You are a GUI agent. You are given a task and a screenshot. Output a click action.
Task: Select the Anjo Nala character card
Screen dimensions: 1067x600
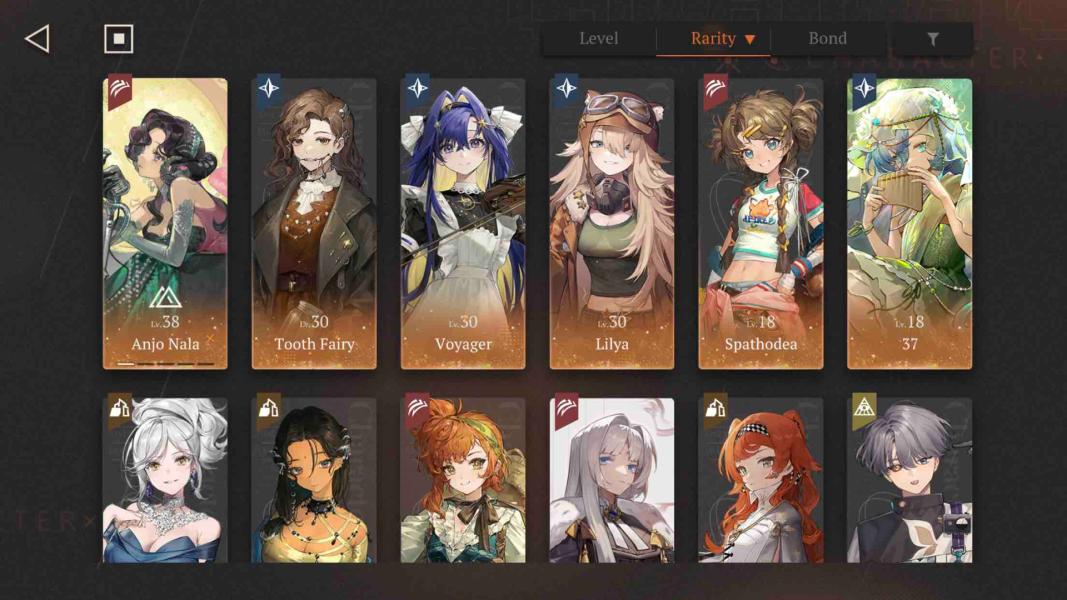165,223
